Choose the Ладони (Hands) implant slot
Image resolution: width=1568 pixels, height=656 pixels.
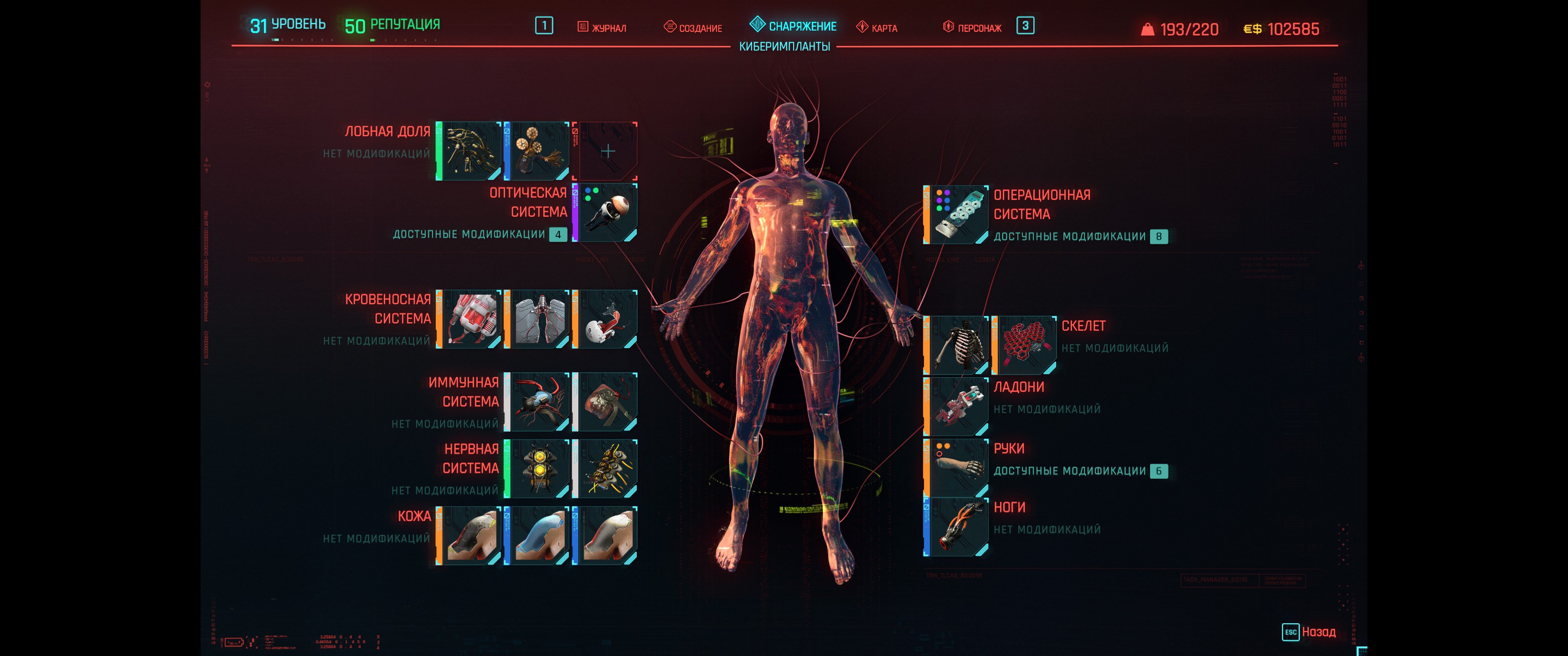[x=958, y=406]
